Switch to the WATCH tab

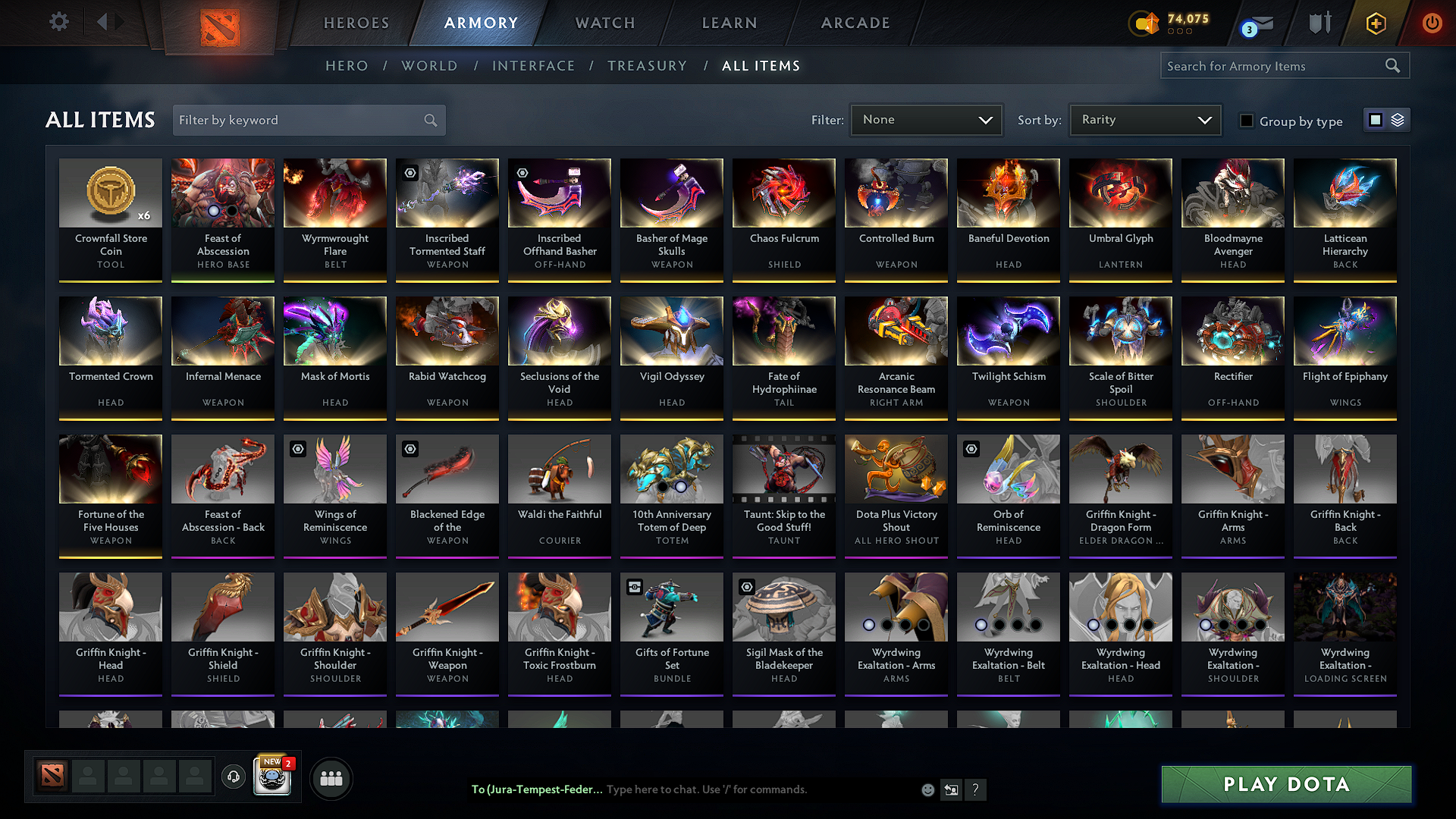tap(604, 23)
